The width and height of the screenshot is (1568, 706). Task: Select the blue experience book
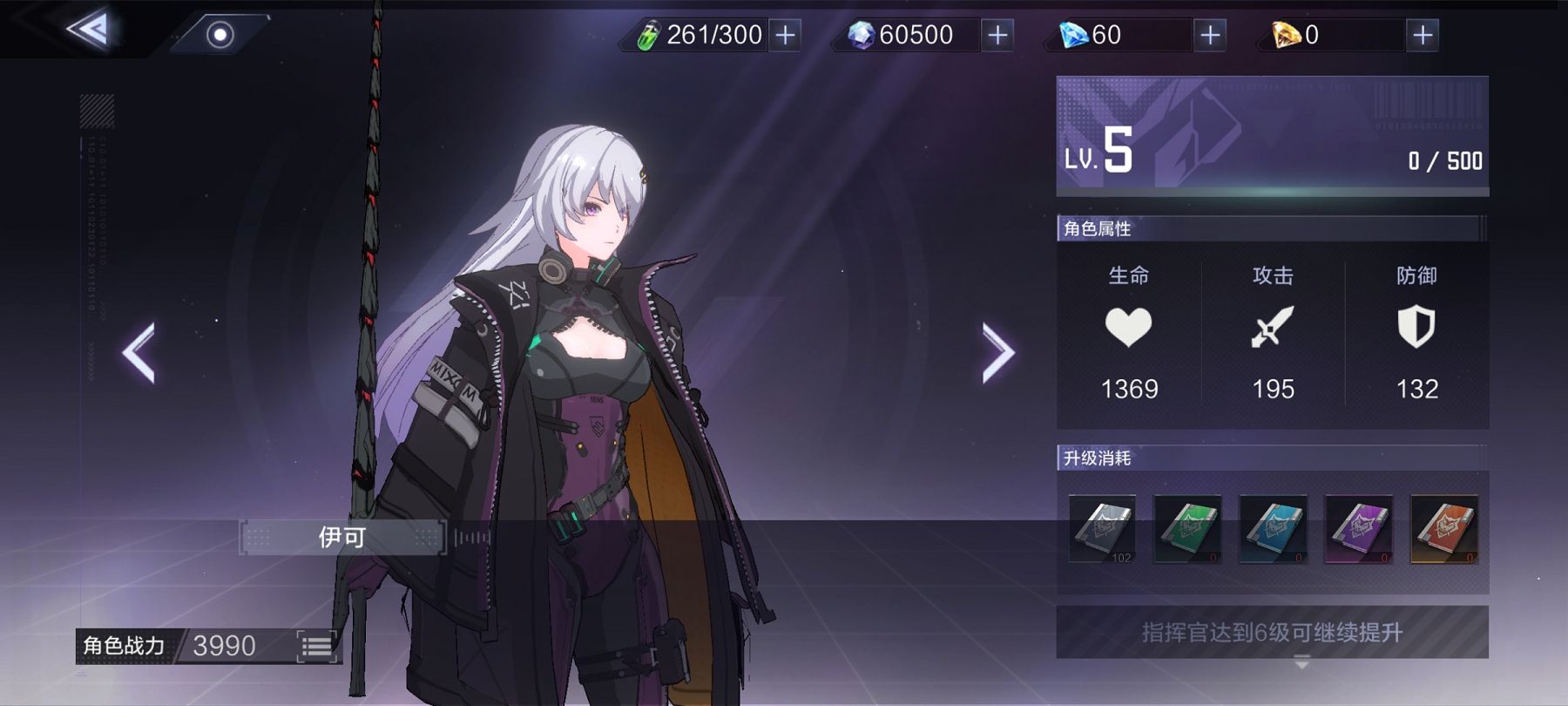tap(1273, 529)
